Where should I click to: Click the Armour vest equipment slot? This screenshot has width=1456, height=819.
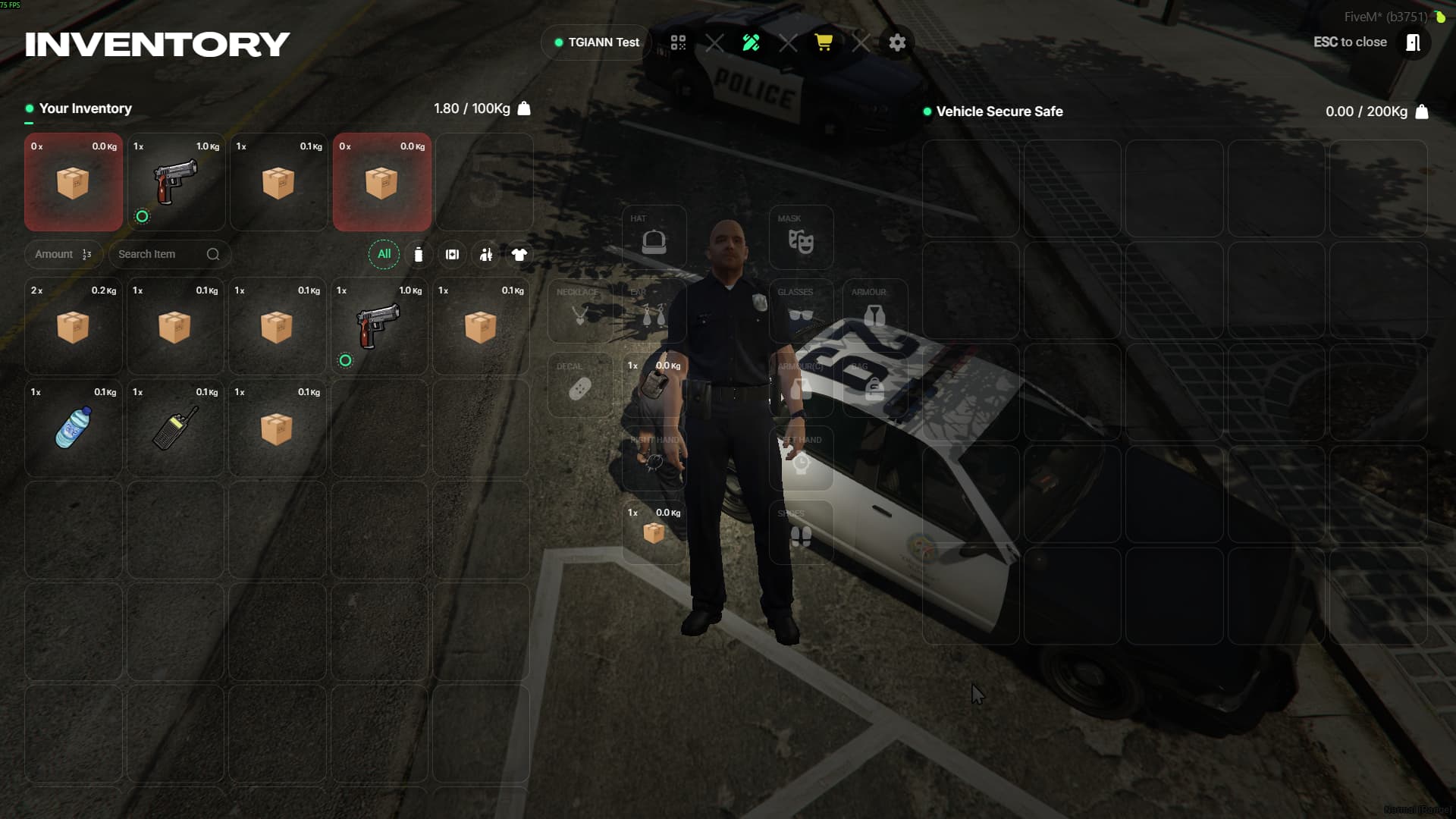pos(874,311)
